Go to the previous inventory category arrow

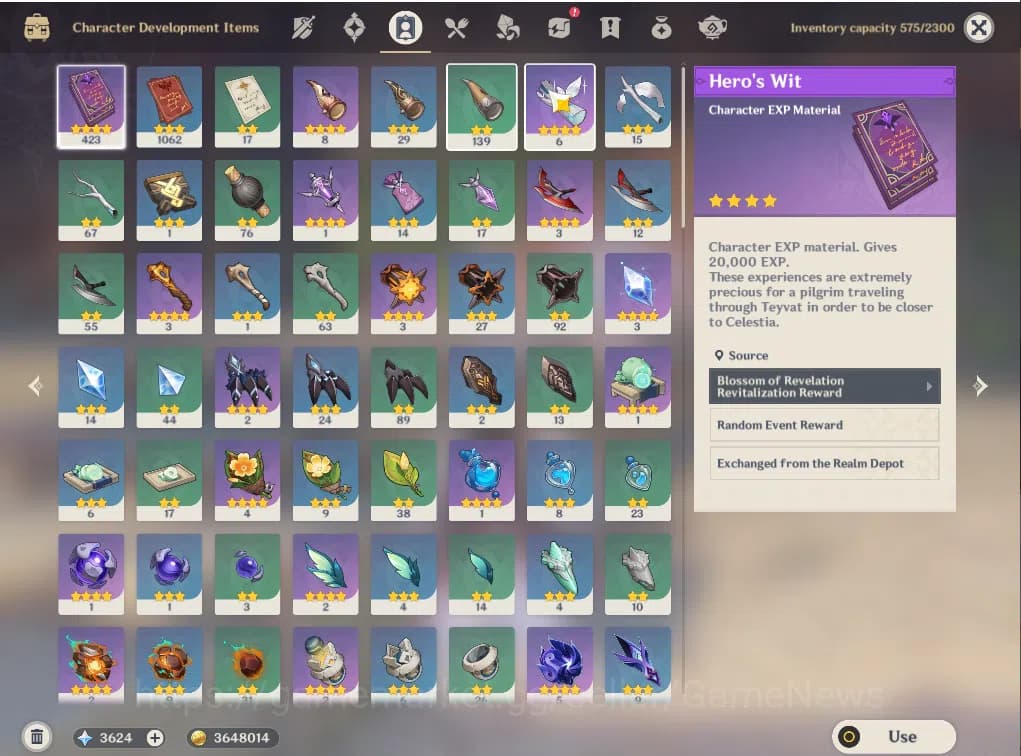pos(35,385)
